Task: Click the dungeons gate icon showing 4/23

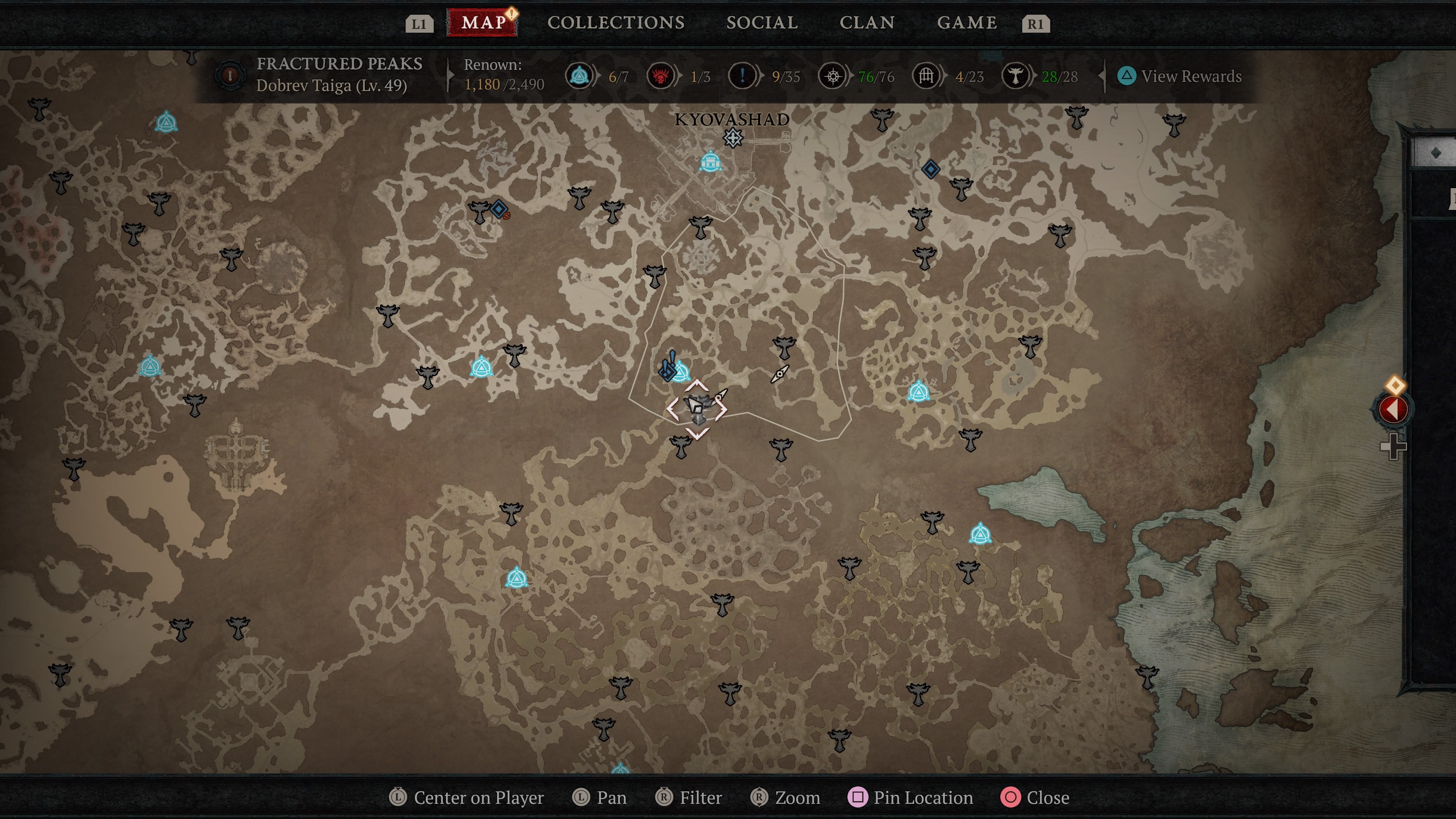Action: 926,76
